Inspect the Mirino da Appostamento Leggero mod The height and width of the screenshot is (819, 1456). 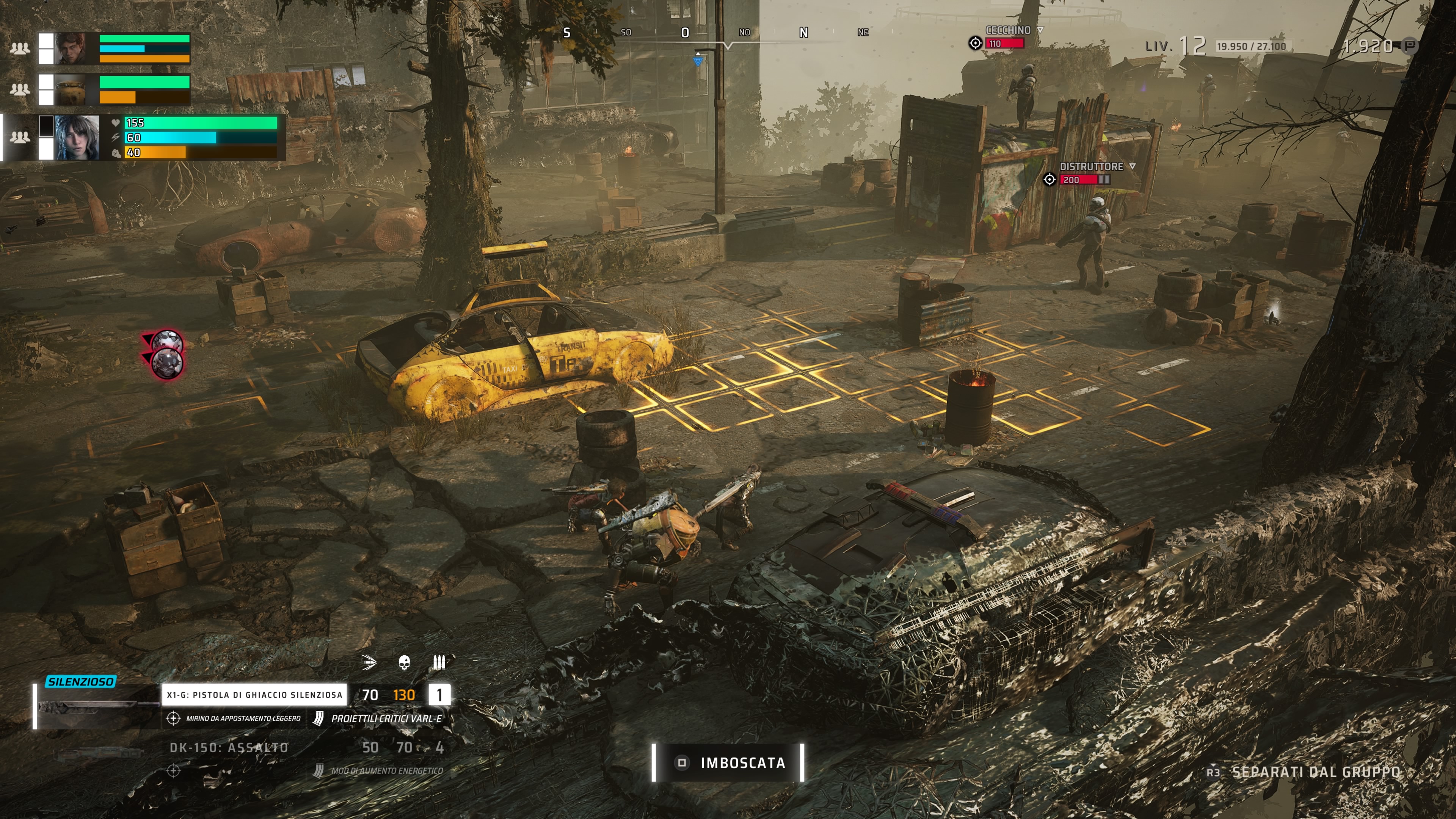[243, 719]
